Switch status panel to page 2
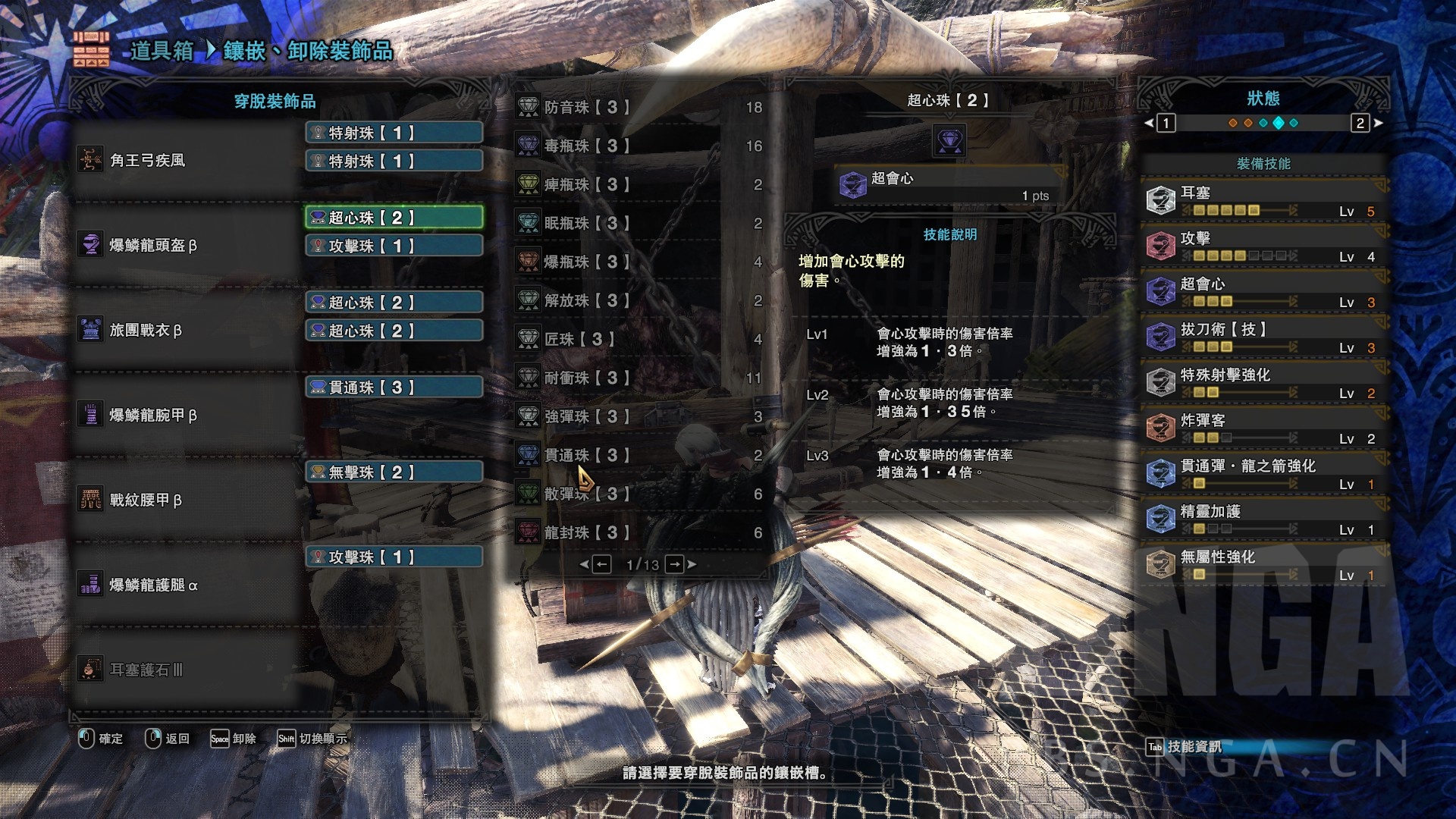Image resolution: width=1456 pixels, height=819 pixels. pos(1360,123)
